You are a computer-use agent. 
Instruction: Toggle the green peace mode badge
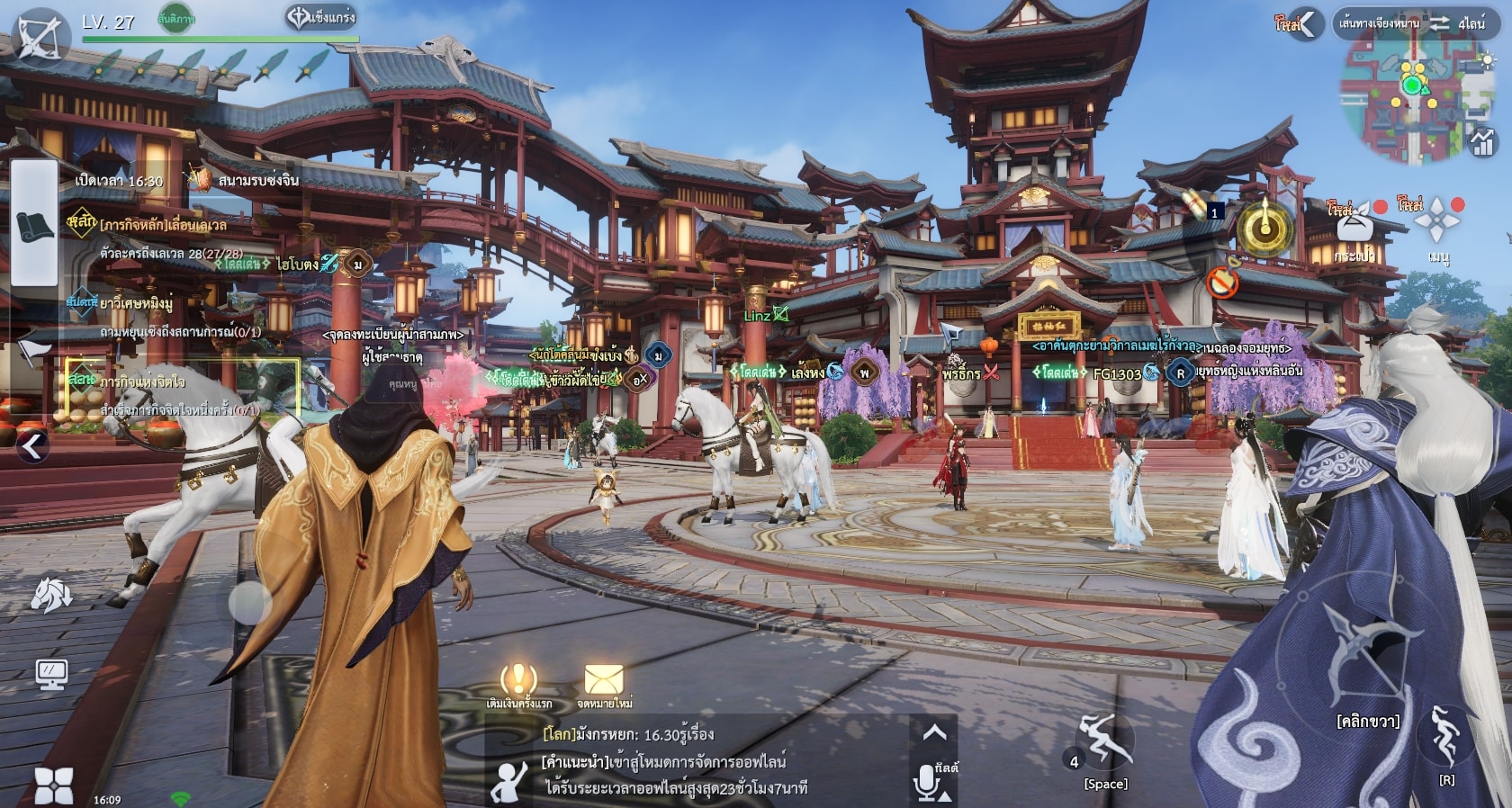coord(176,18)
